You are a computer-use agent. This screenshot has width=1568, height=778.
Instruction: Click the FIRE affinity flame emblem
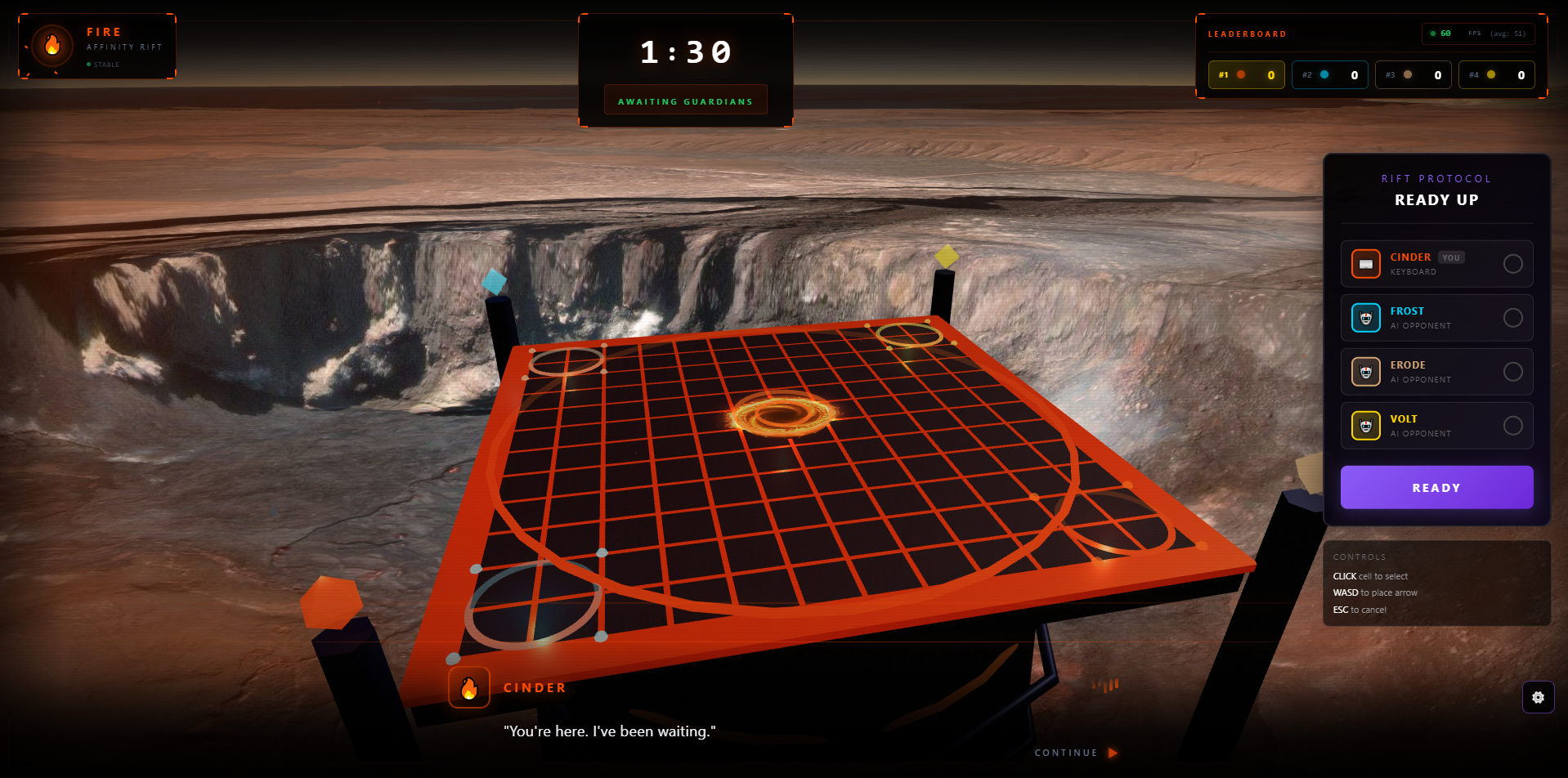point(51,46)
